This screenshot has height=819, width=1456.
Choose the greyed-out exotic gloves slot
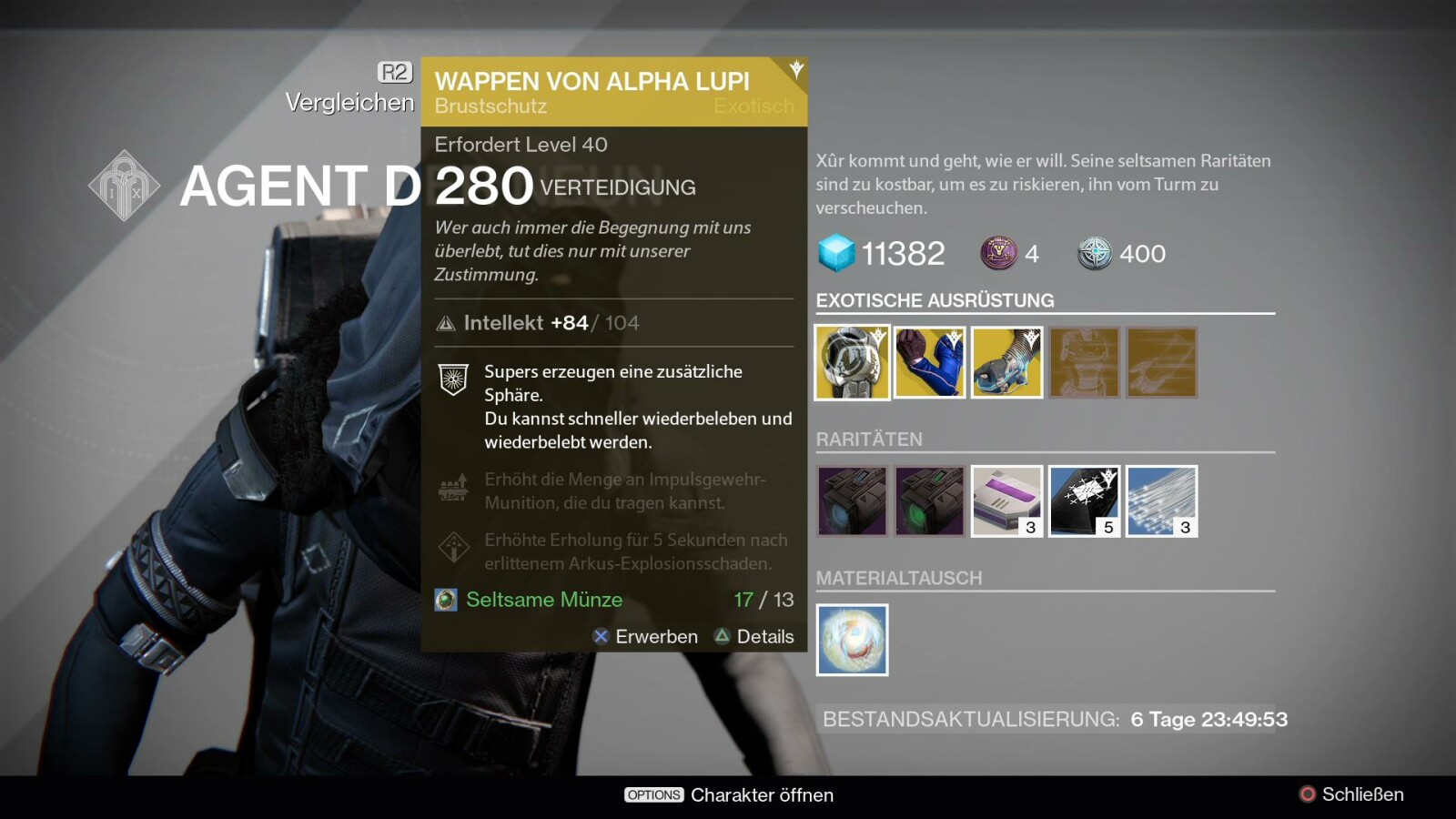(x=1161, y=362)
